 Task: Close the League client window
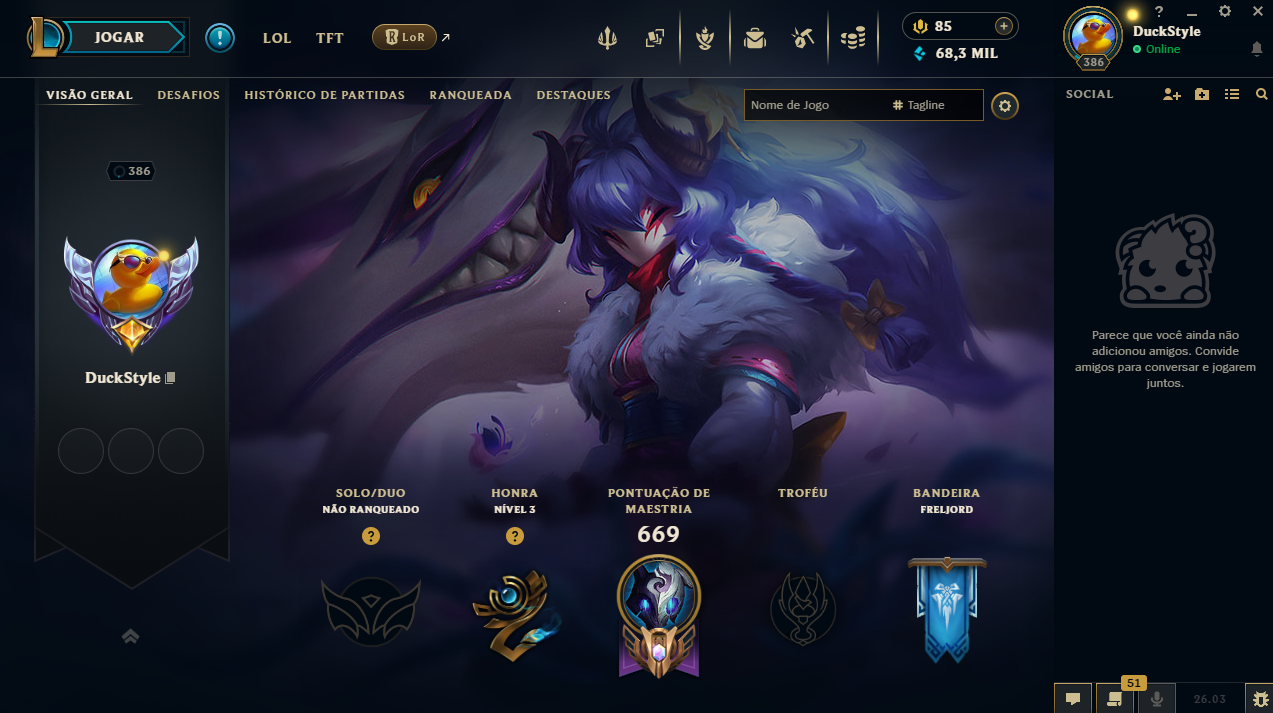pyautogui.click(x=1258, y=11)
